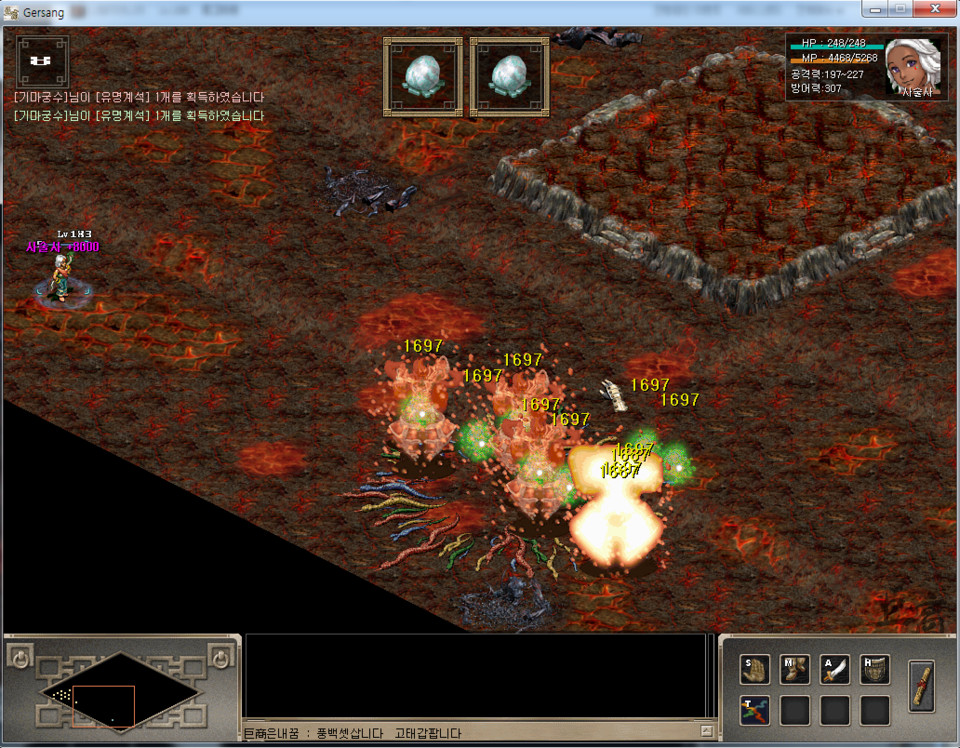This screenshot has width=960, height=748.
Task: Click the diamond-shaped minimap
Action: click(x=119, y=691)
